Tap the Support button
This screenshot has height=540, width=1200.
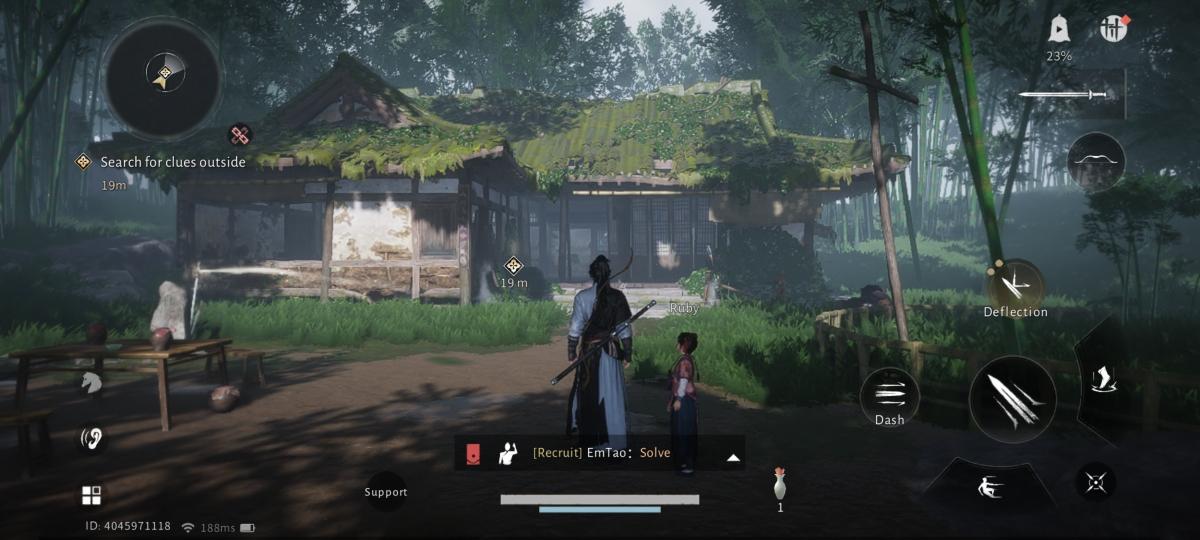coord(385,492)
